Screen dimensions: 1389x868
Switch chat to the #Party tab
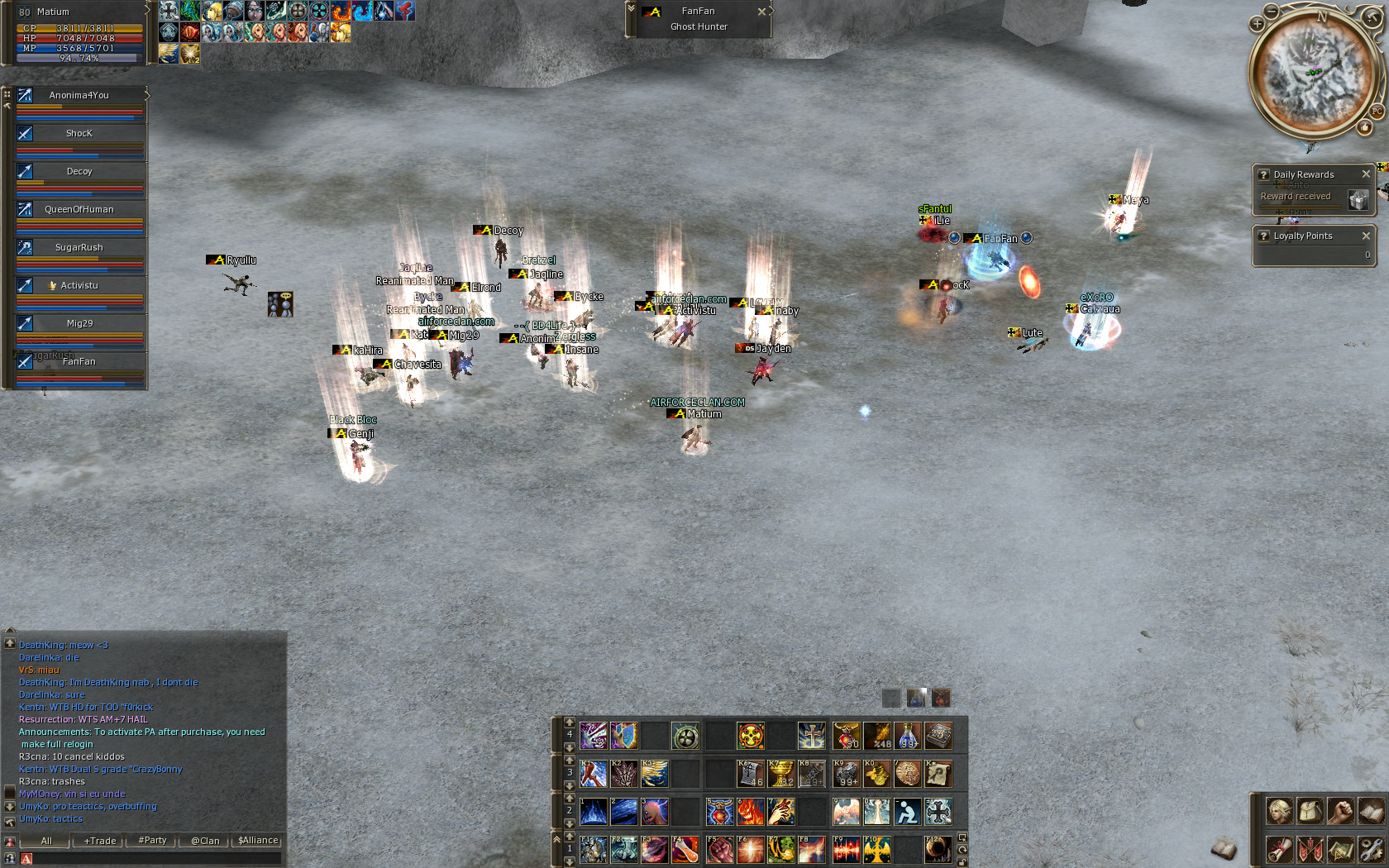[152, 841]
